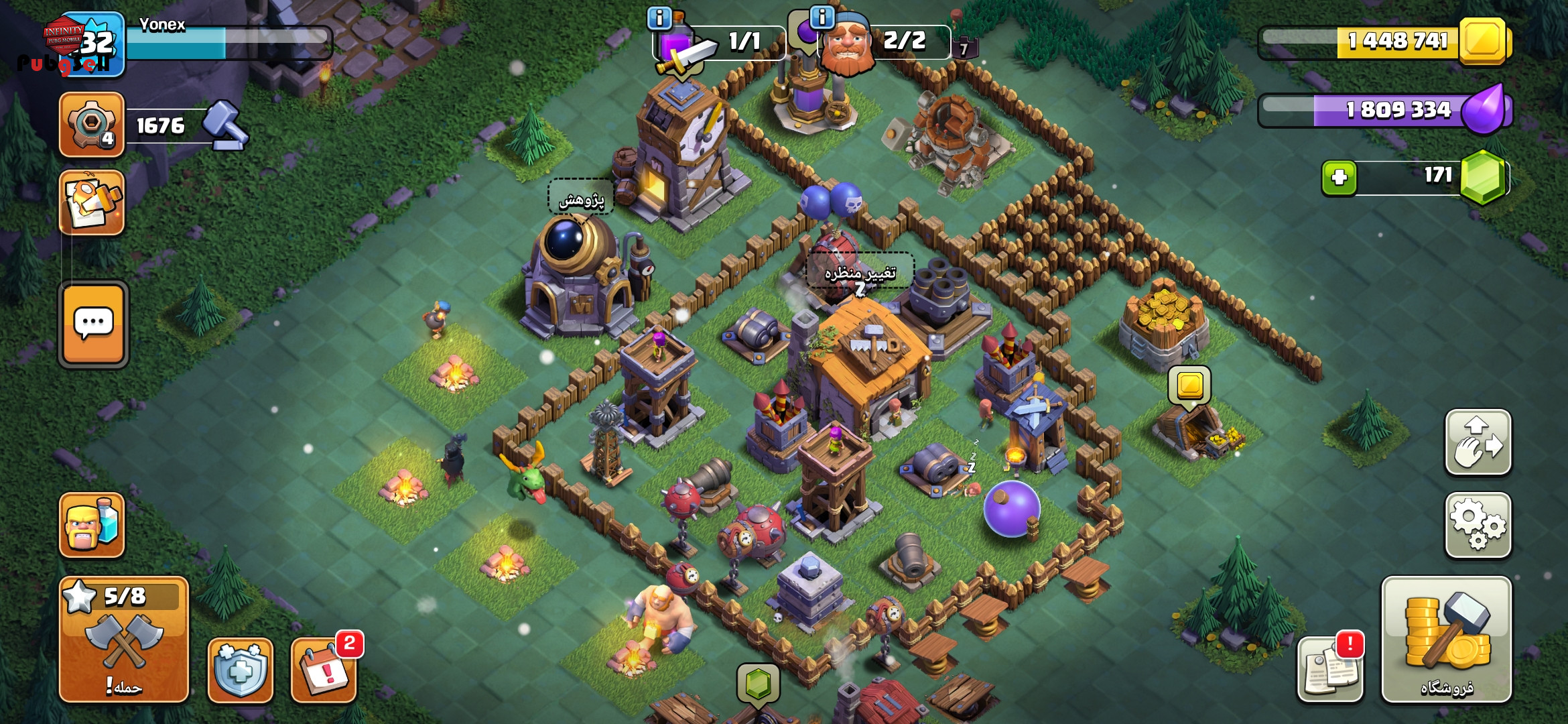Open the builder hut gear icon button
The image size is (1568, 724).
click(x=92, y=125)
